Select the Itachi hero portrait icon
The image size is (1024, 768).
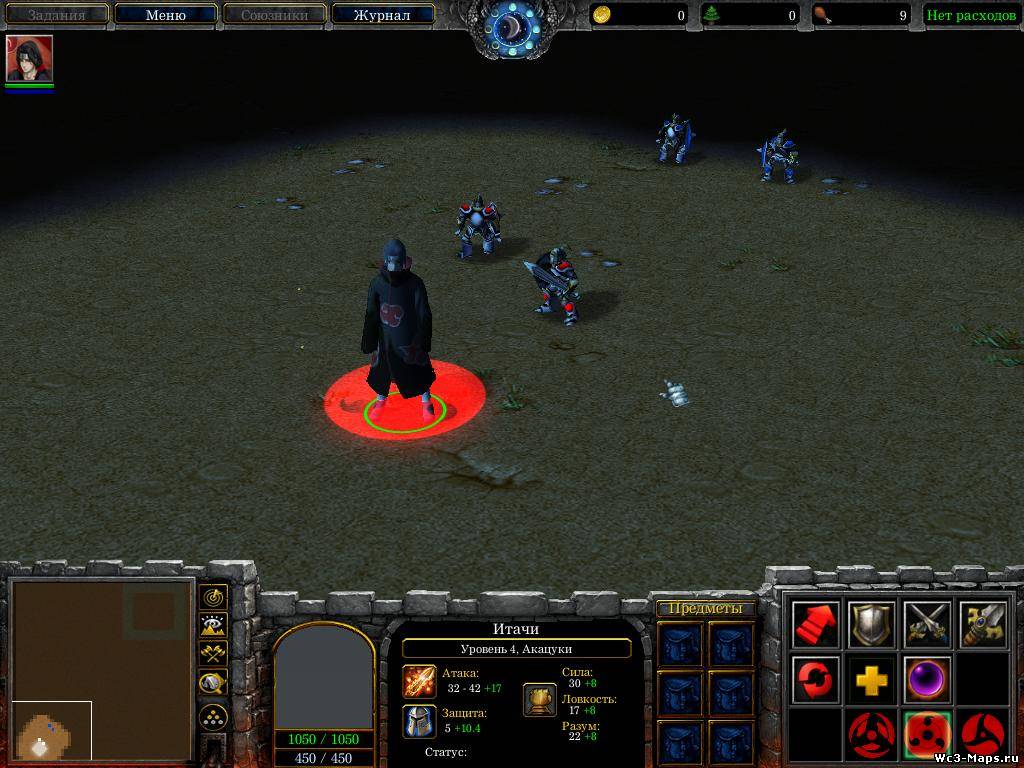[29, 59]
